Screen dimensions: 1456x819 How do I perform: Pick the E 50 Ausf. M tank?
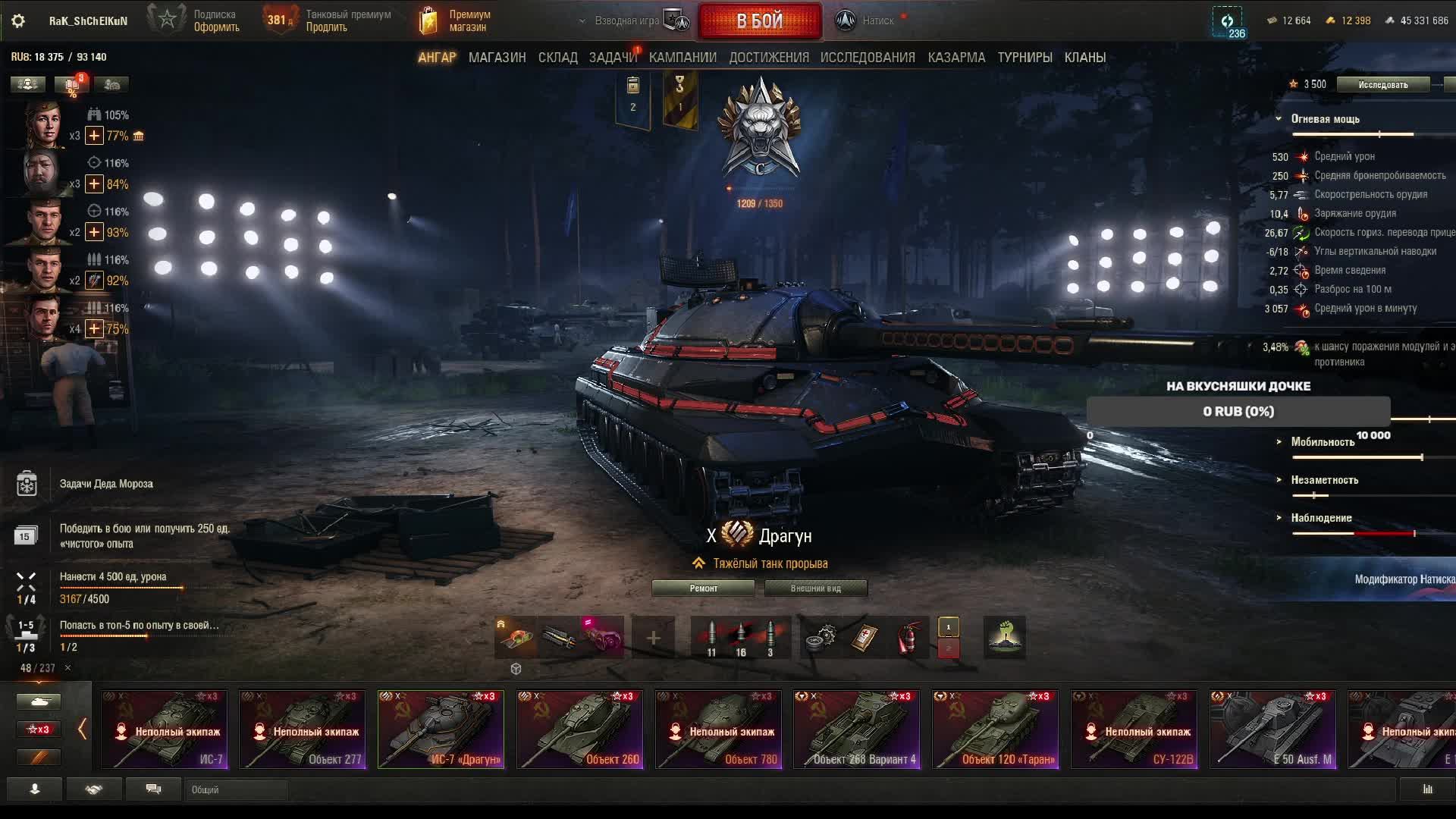[1272, 730]
